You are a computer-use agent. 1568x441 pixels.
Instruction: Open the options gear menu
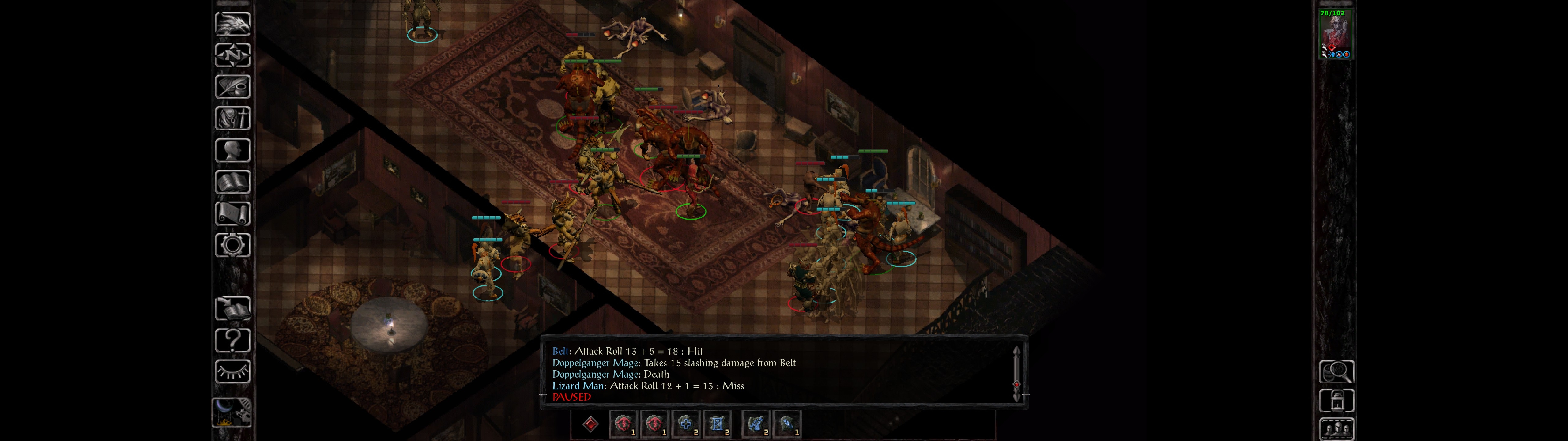click(232, 246)
